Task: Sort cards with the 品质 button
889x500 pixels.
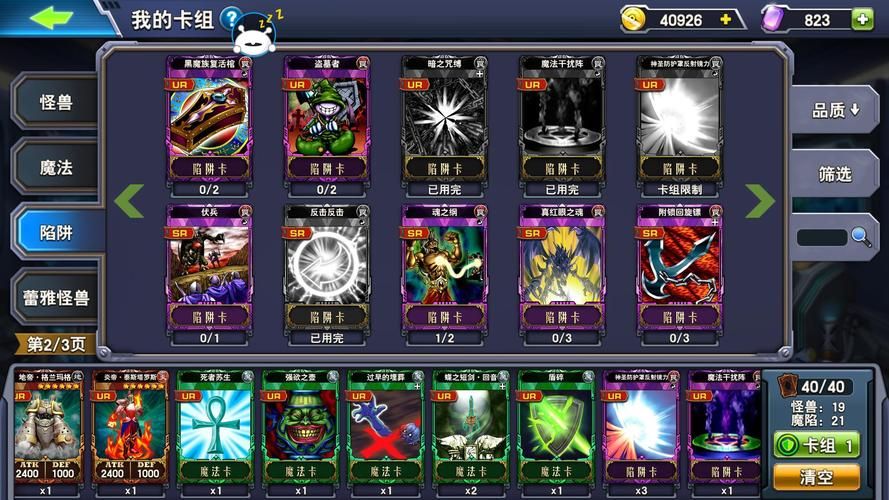Action: [x=835, y=110]
